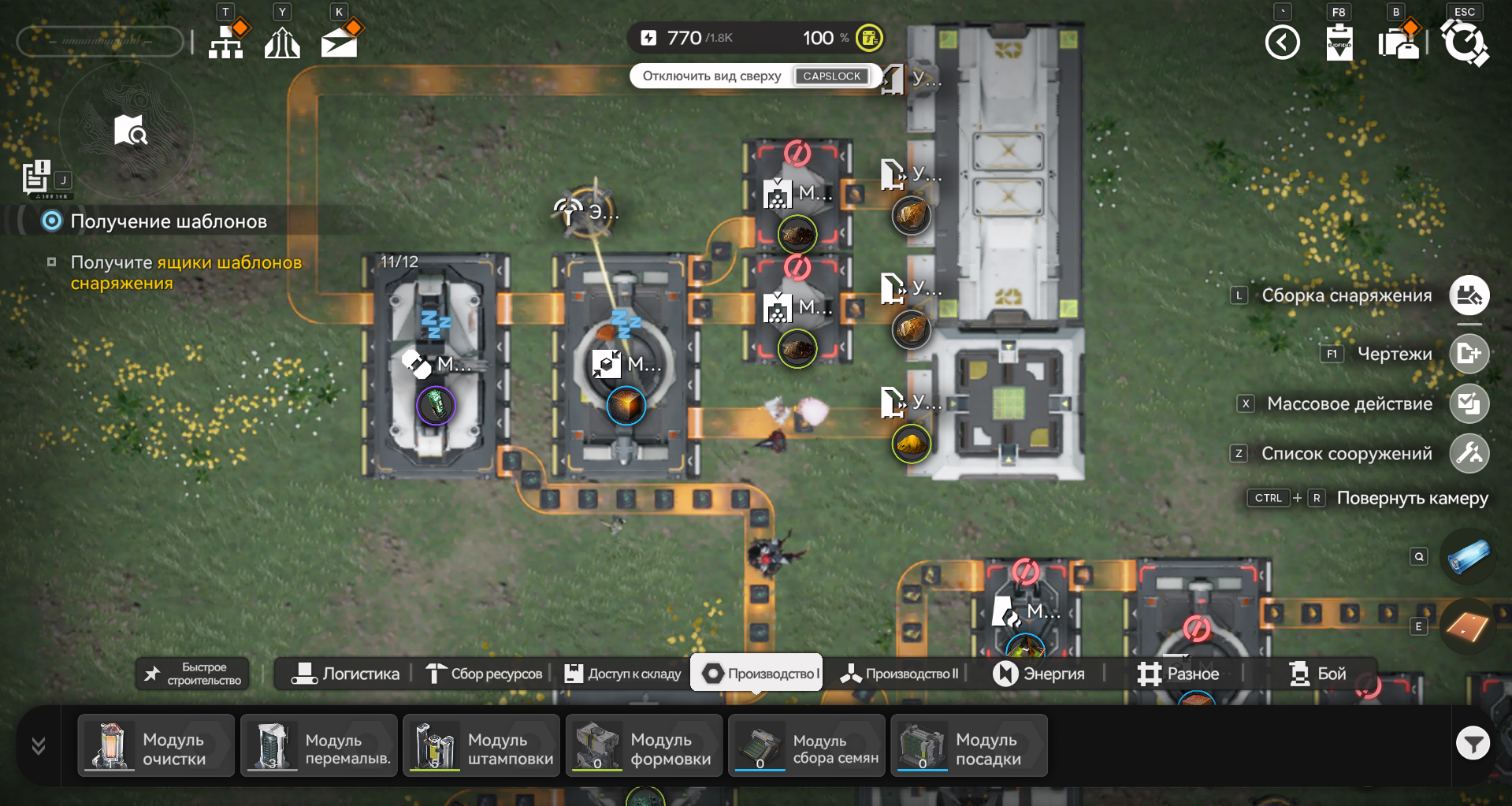Switch to the Доступ к складу tab

pos(622,674)
